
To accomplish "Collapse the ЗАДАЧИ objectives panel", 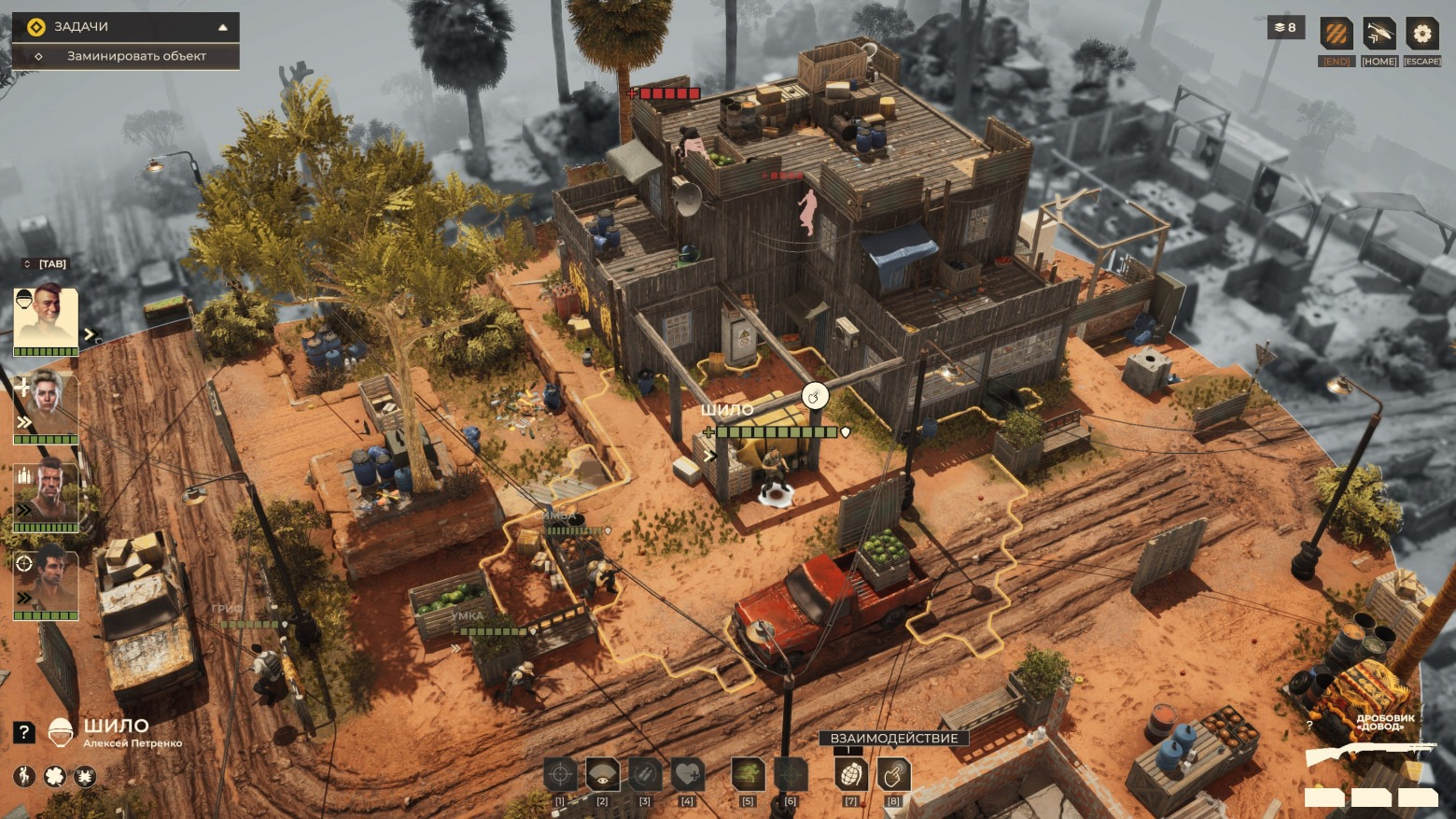I will point(222,27).
